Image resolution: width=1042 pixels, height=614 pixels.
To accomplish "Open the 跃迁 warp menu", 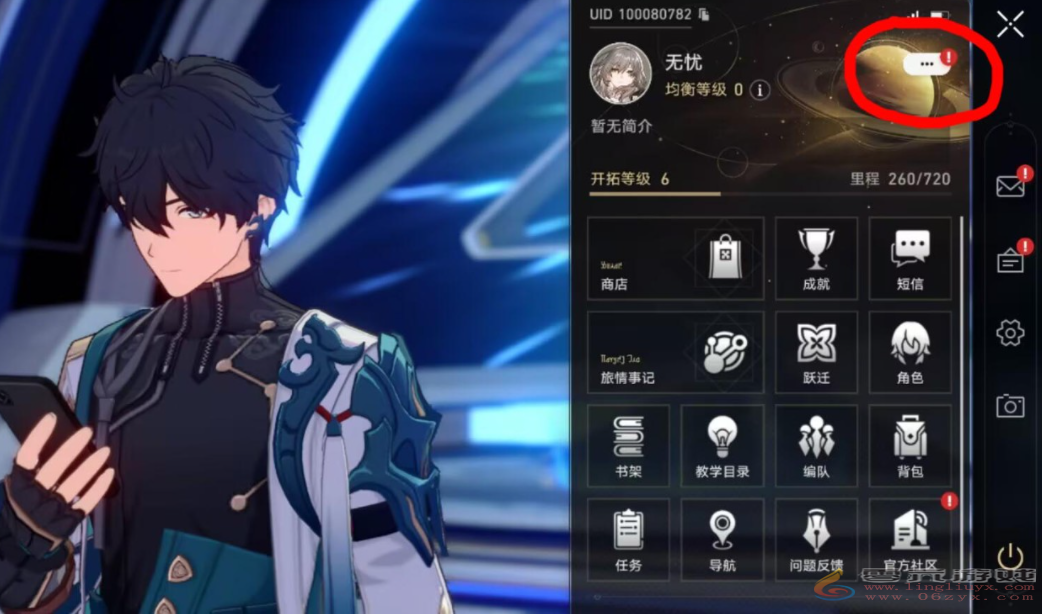I will click(816, 352).
